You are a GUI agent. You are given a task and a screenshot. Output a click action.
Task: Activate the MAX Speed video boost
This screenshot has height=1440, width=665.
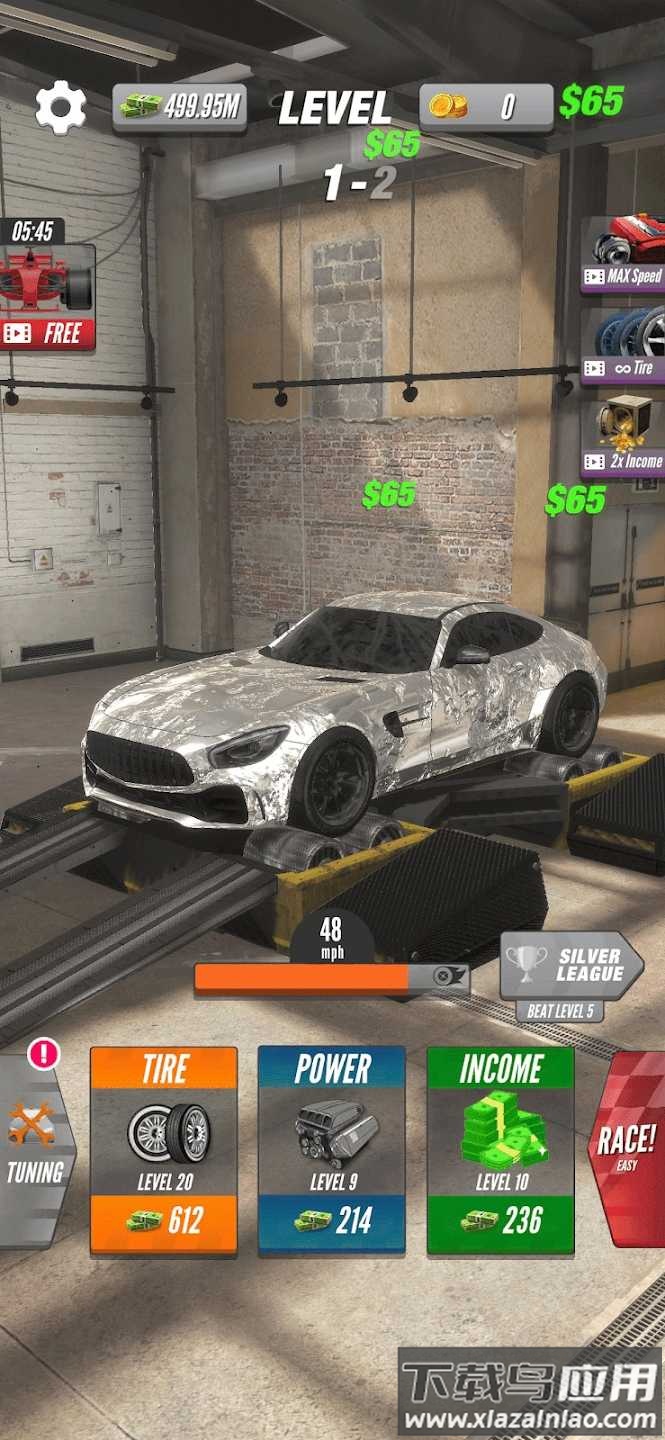click(x=624, y=255)
